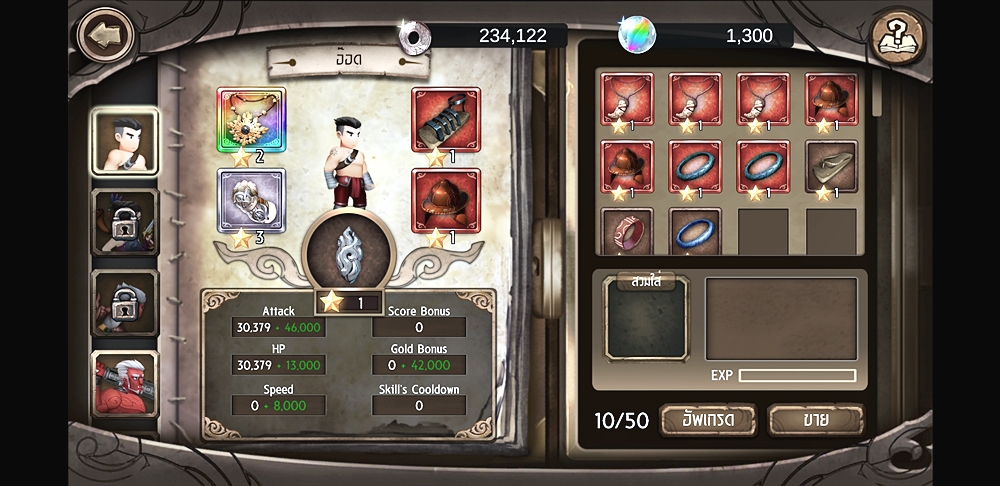Open the help book icon

[897, 37]
